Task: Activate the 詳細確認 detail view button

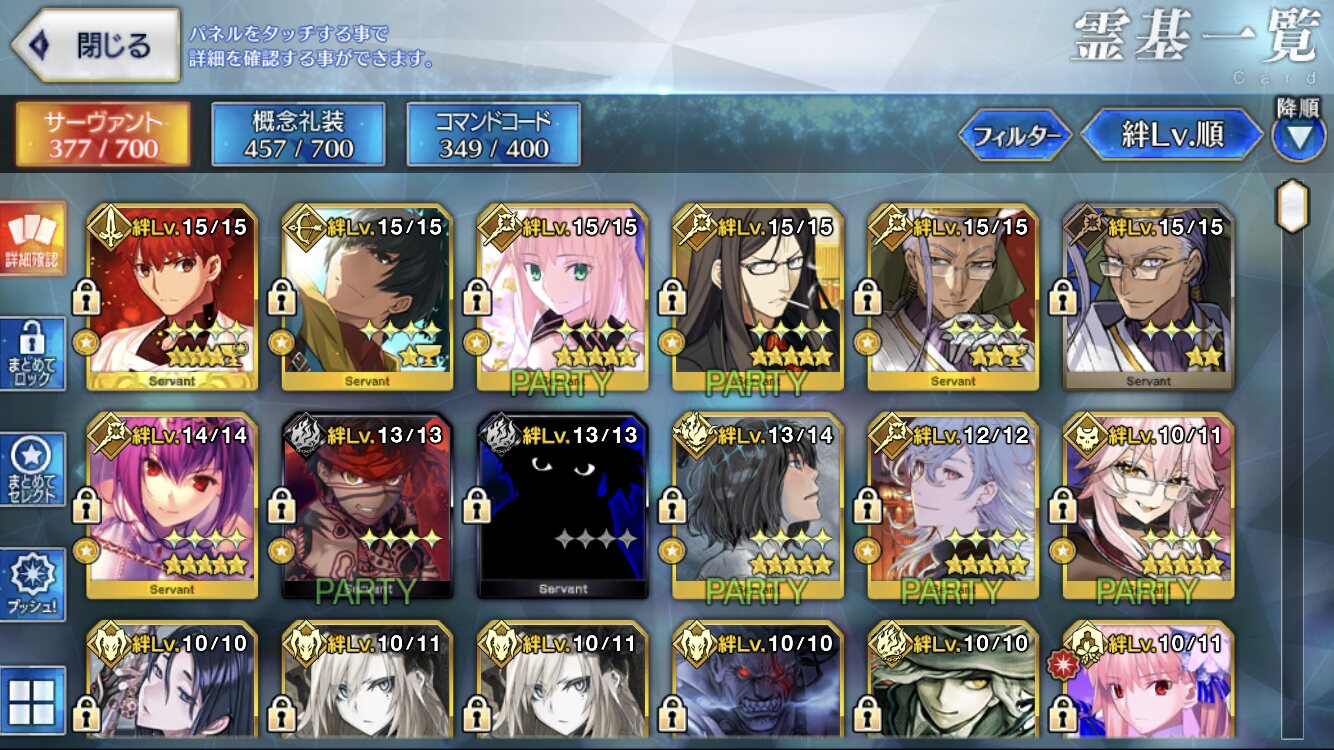Action: (32, 239)
